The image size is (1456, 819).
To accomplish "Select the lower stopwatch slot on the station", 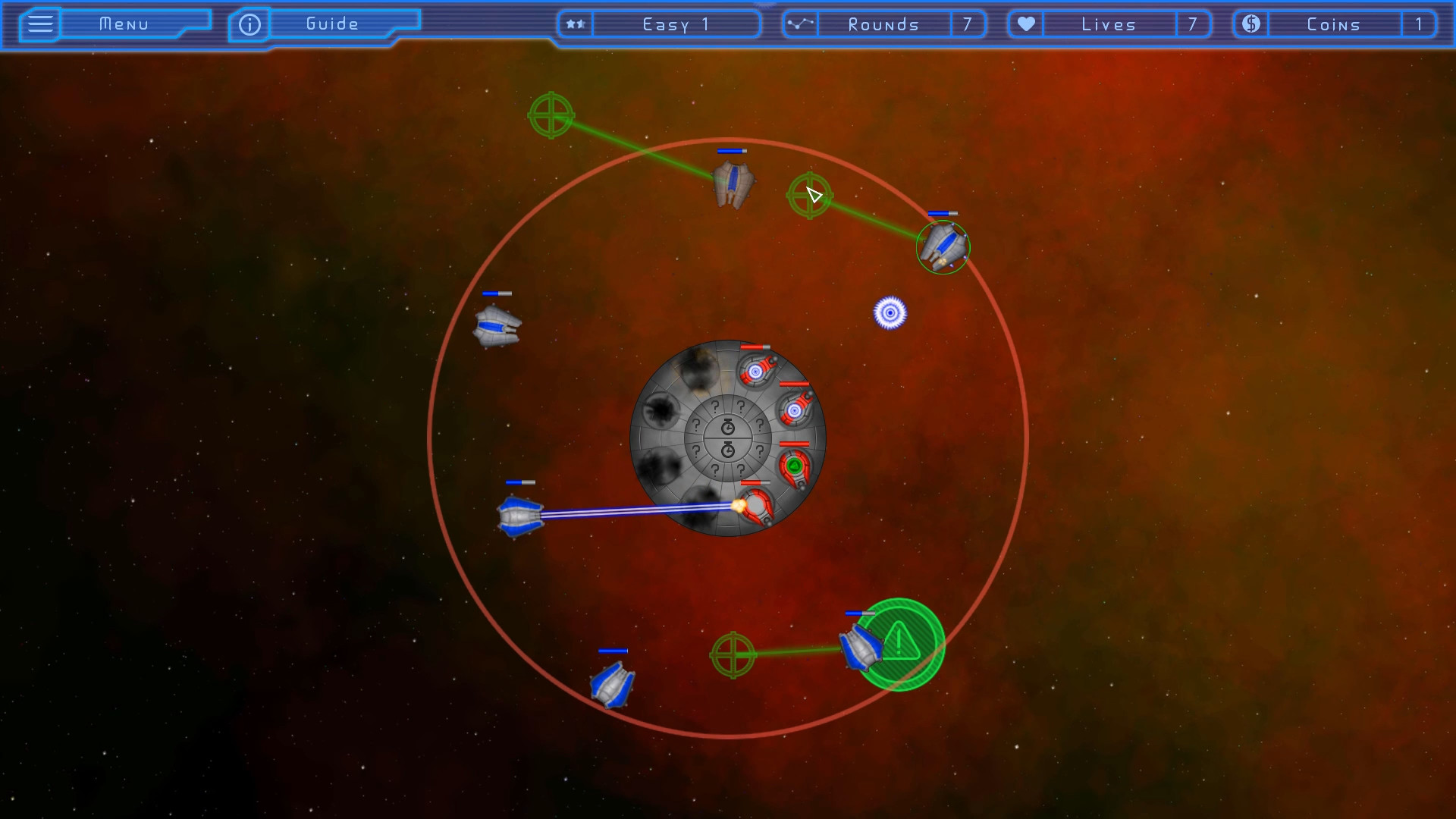I will [728, 449].
